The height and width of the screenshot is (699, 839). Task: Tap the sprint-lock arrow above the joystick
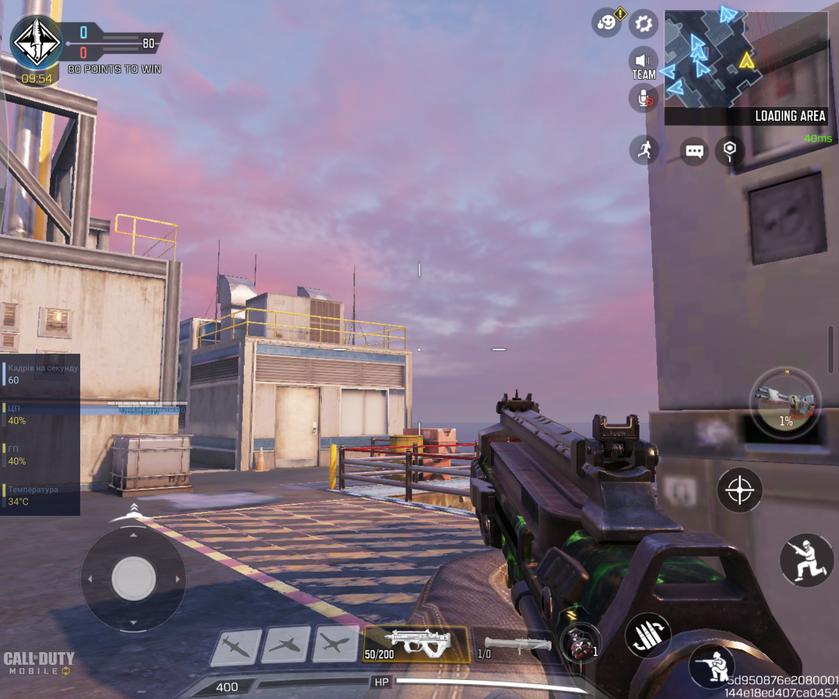point(134,510)
